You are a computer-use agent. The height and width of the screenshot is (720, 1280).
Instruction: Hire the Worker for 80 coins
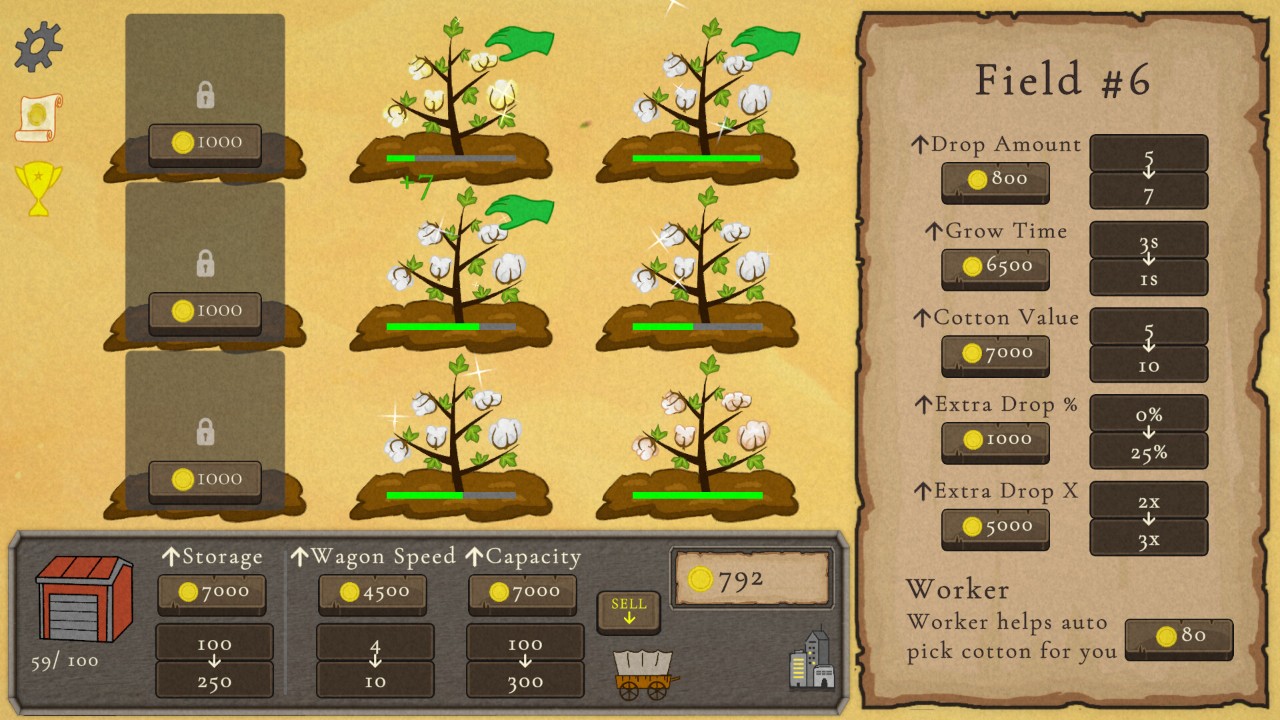click(1178, 637)
